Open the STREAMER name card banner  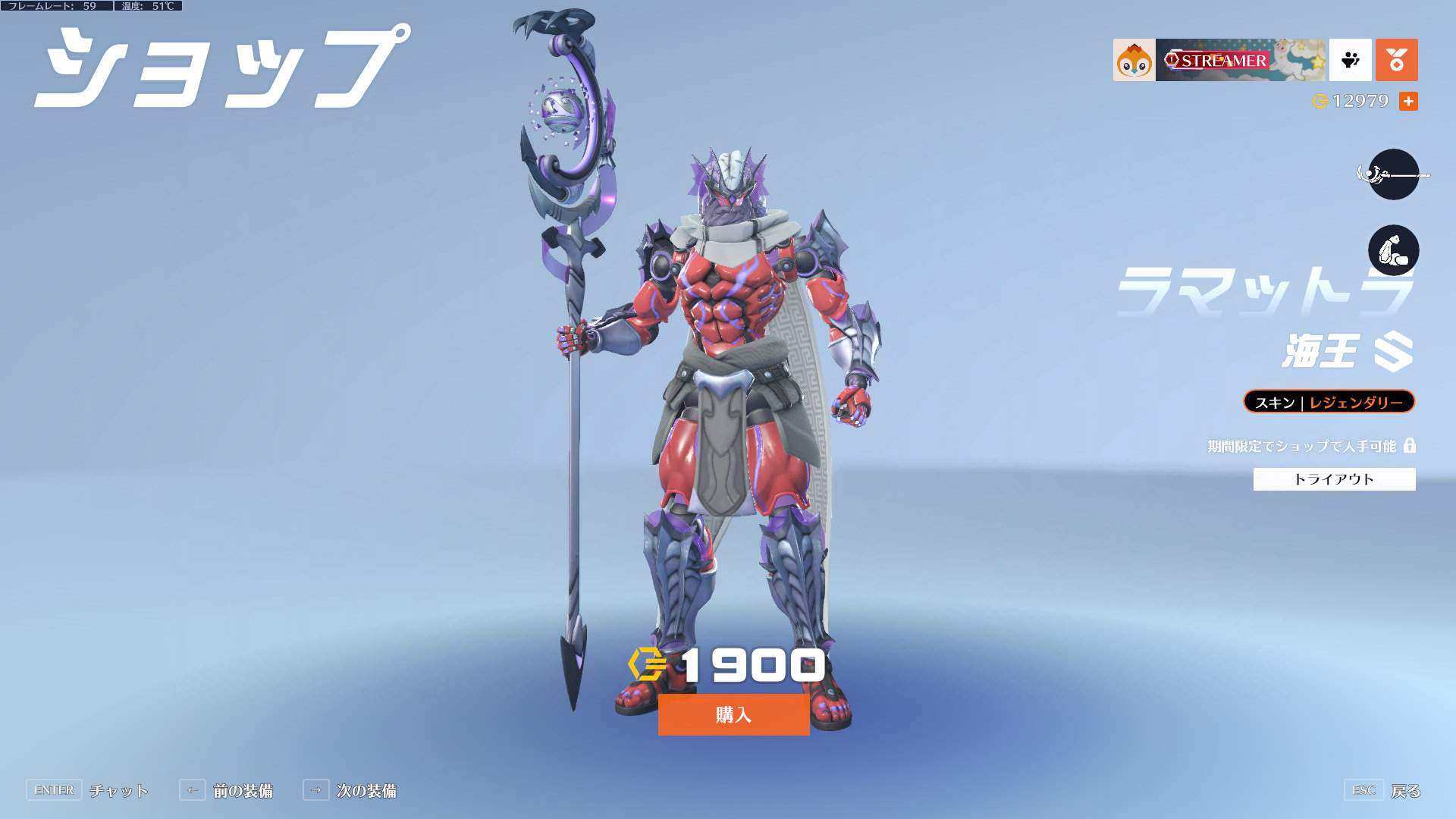click(x=1240, y=60)
